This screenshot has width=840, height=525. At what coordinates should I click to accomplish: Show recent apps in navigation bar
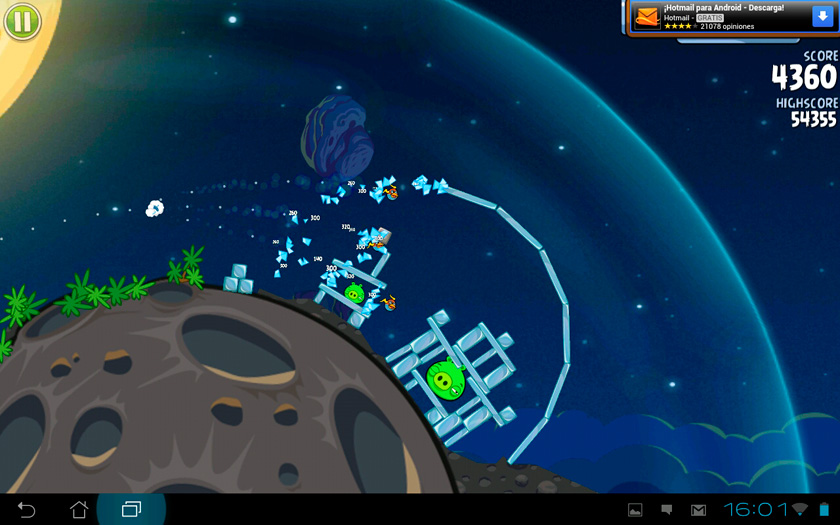point(131,510)
